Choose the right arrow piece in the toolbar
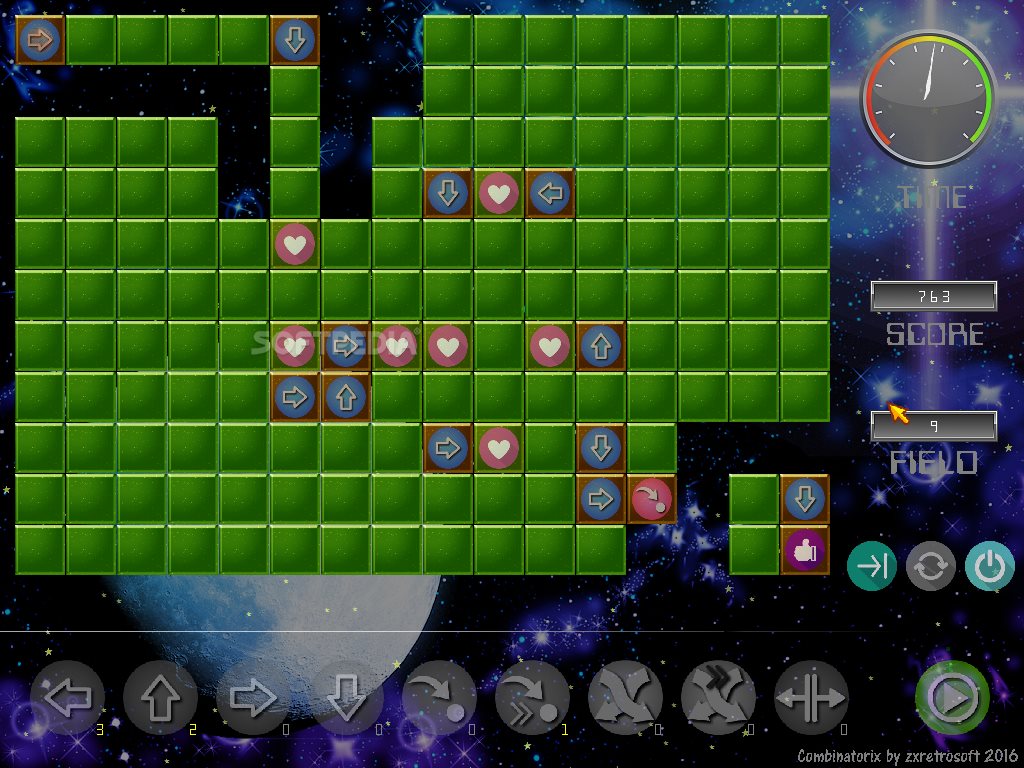This screenshot has width=1024, height=768. [x=253, y=697]
